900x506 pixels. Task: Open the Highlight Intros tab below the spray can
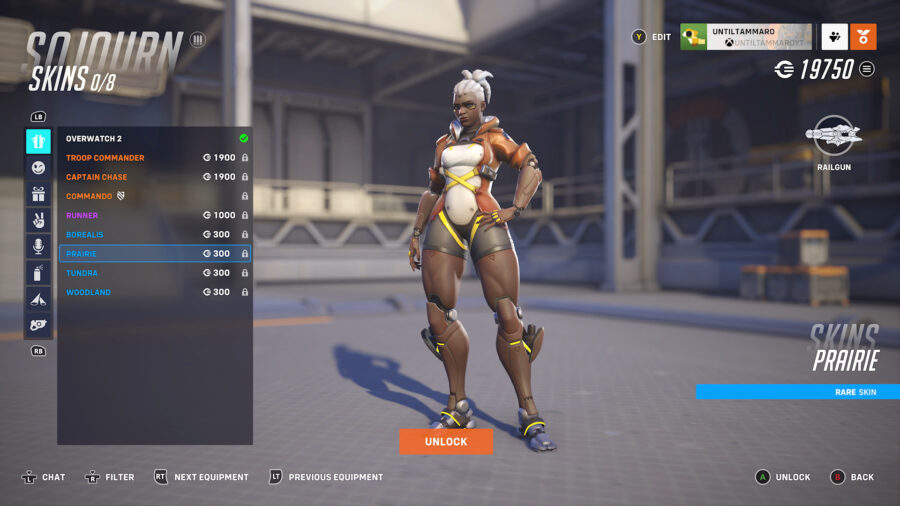pos(38,298)
